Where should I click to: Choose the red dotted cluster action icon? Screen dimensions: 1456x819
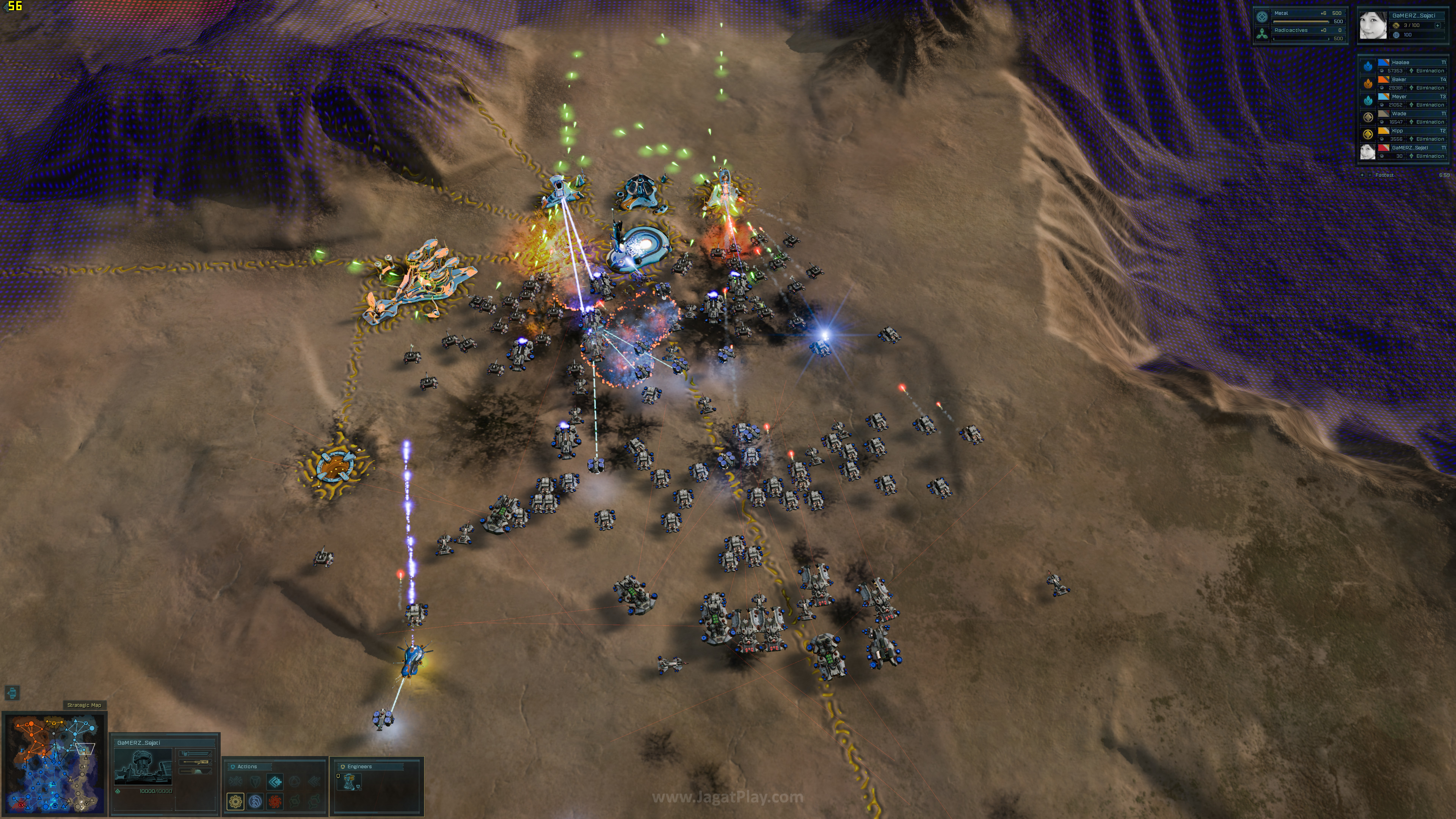click(x=275, y=801)
